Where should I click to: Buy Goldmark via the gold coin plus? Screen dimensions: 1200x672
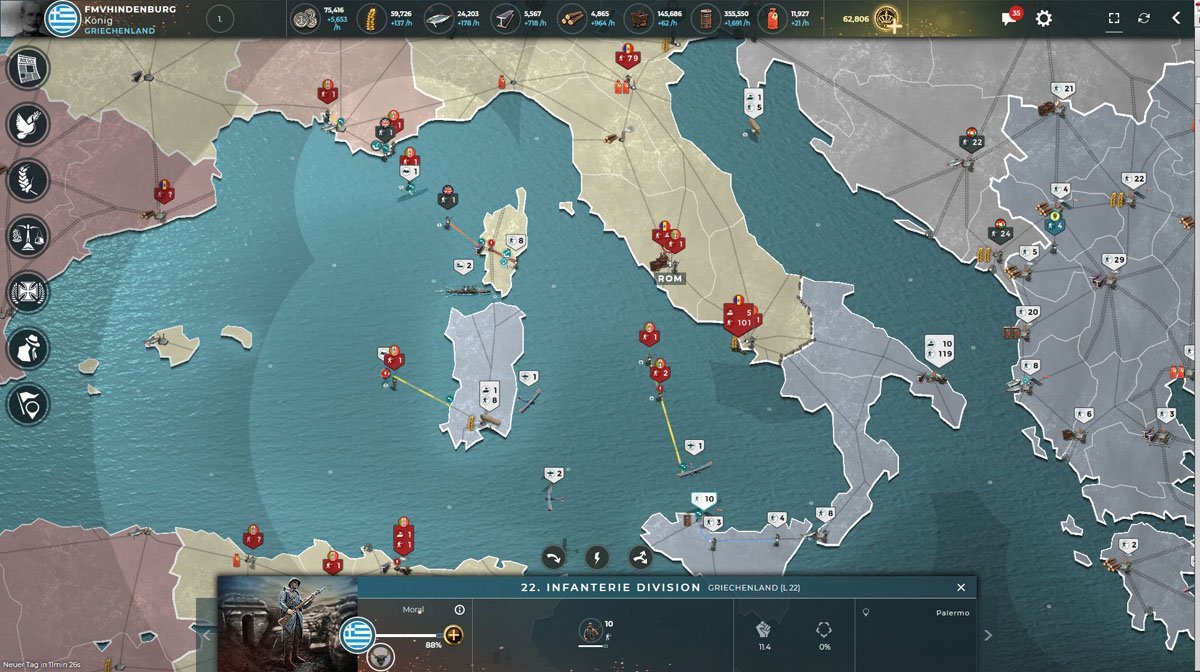pos(887,19)
